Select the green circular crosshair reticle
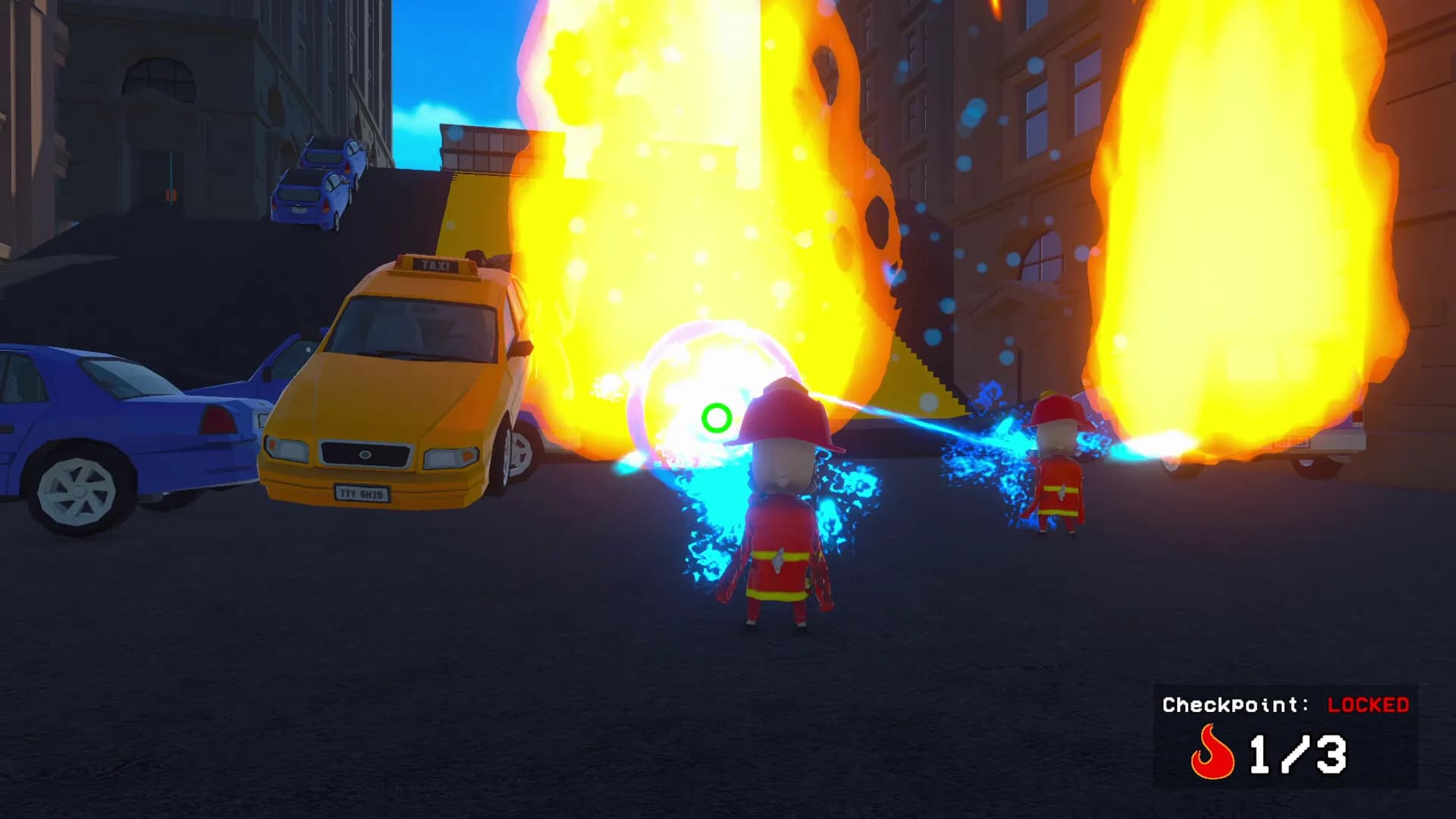The width and height of the screenshot is (1456, 819). [x=717, y=416]
